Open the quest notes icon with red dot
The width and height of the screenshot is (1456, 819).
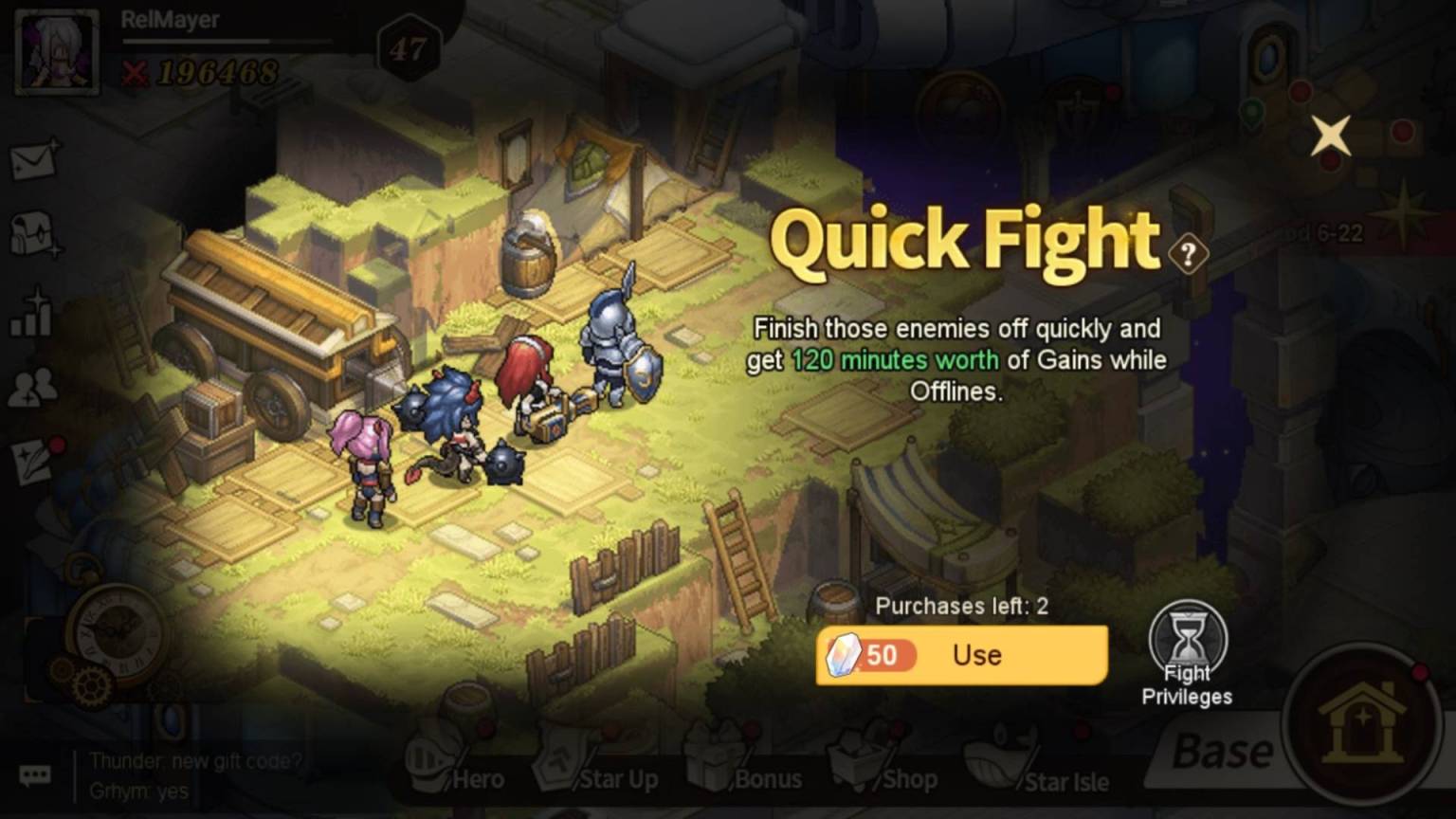31,459
